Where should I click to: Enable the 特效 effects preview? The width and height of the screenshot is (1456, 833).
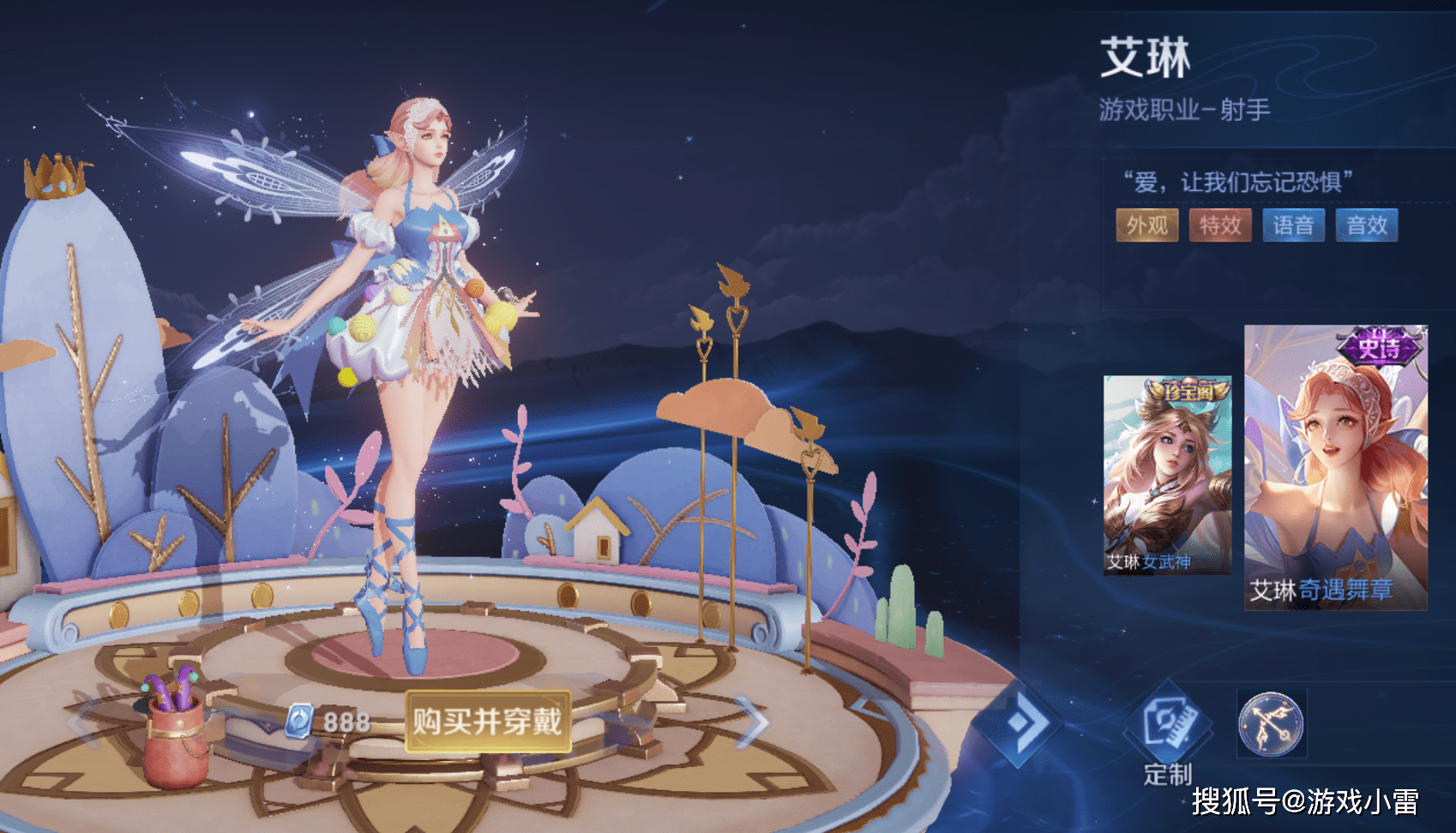tap(1220, 225)
